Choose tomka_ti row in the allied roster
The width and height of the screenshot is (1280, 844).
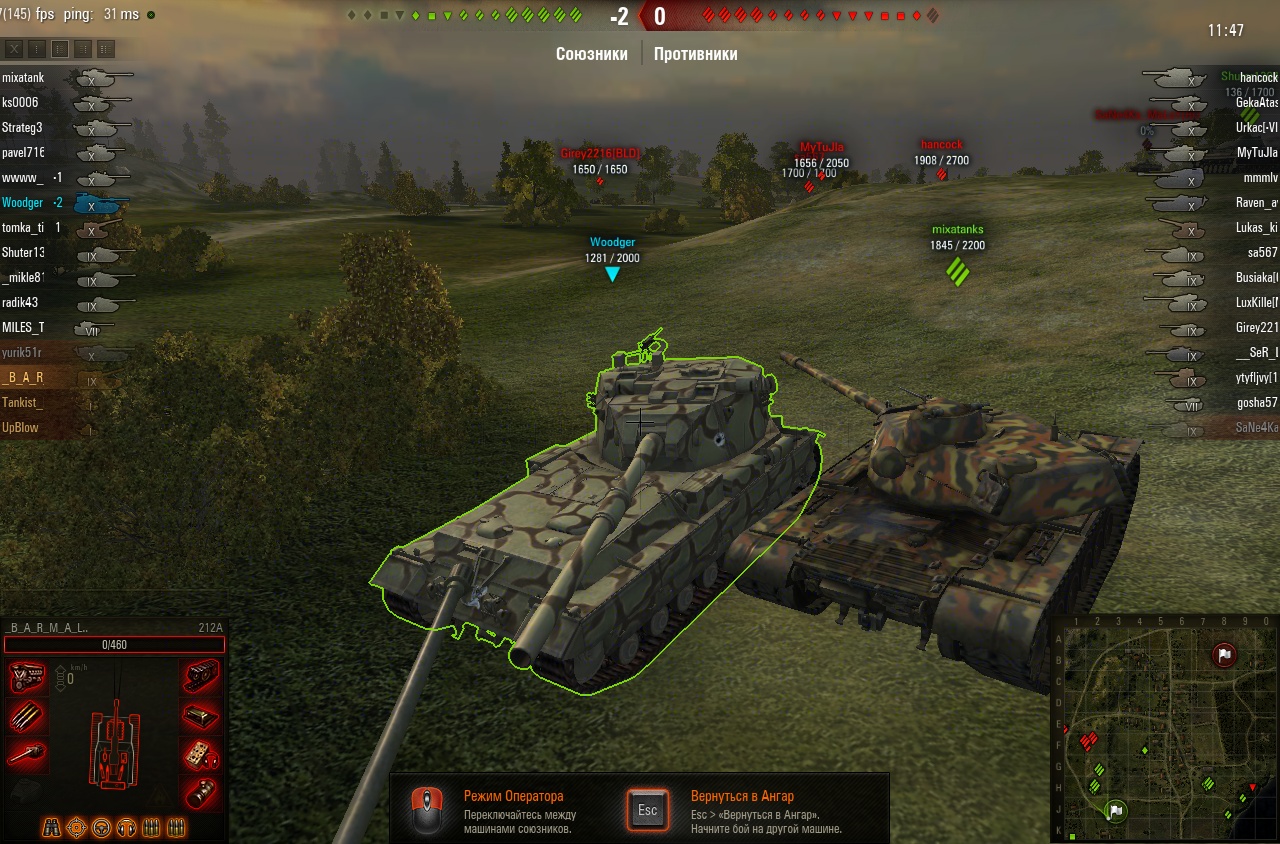click(22, 228)
